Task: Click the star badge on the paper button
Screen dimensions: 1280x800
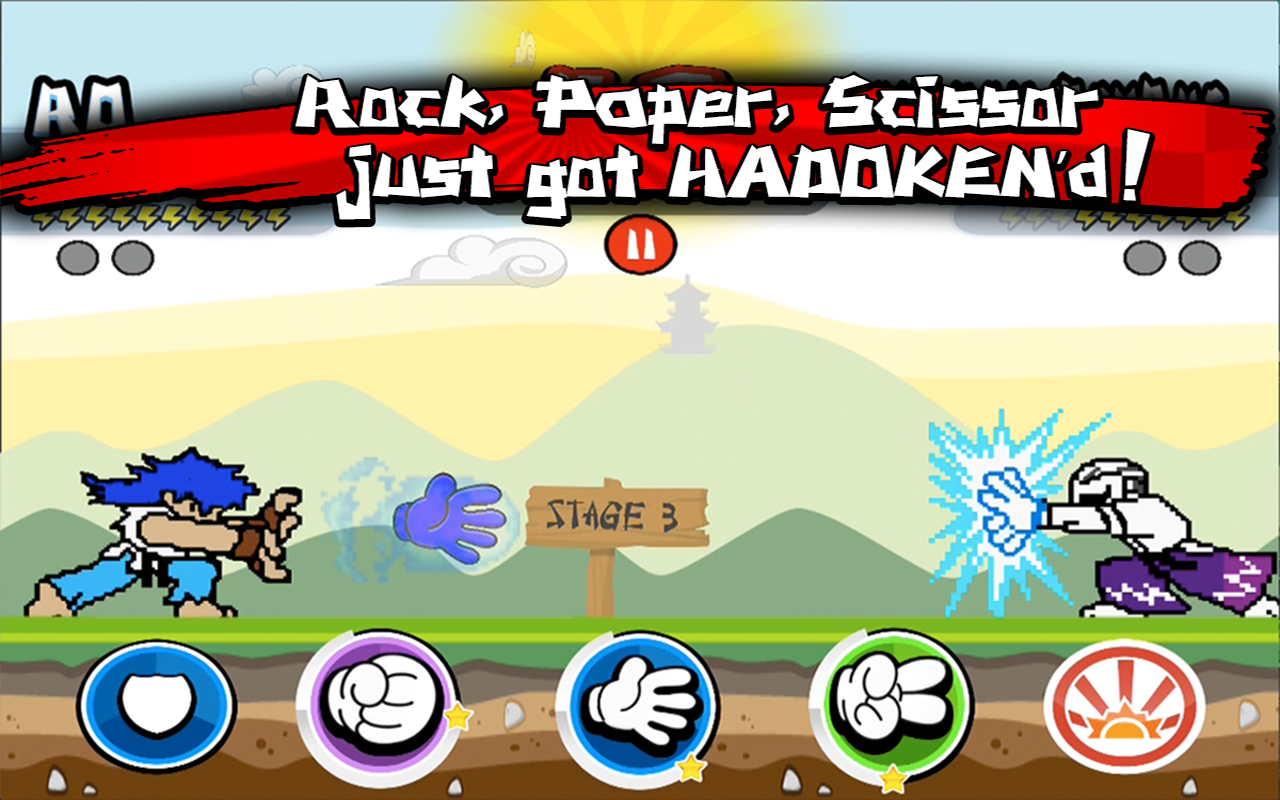Action: [x=691, y=769]
